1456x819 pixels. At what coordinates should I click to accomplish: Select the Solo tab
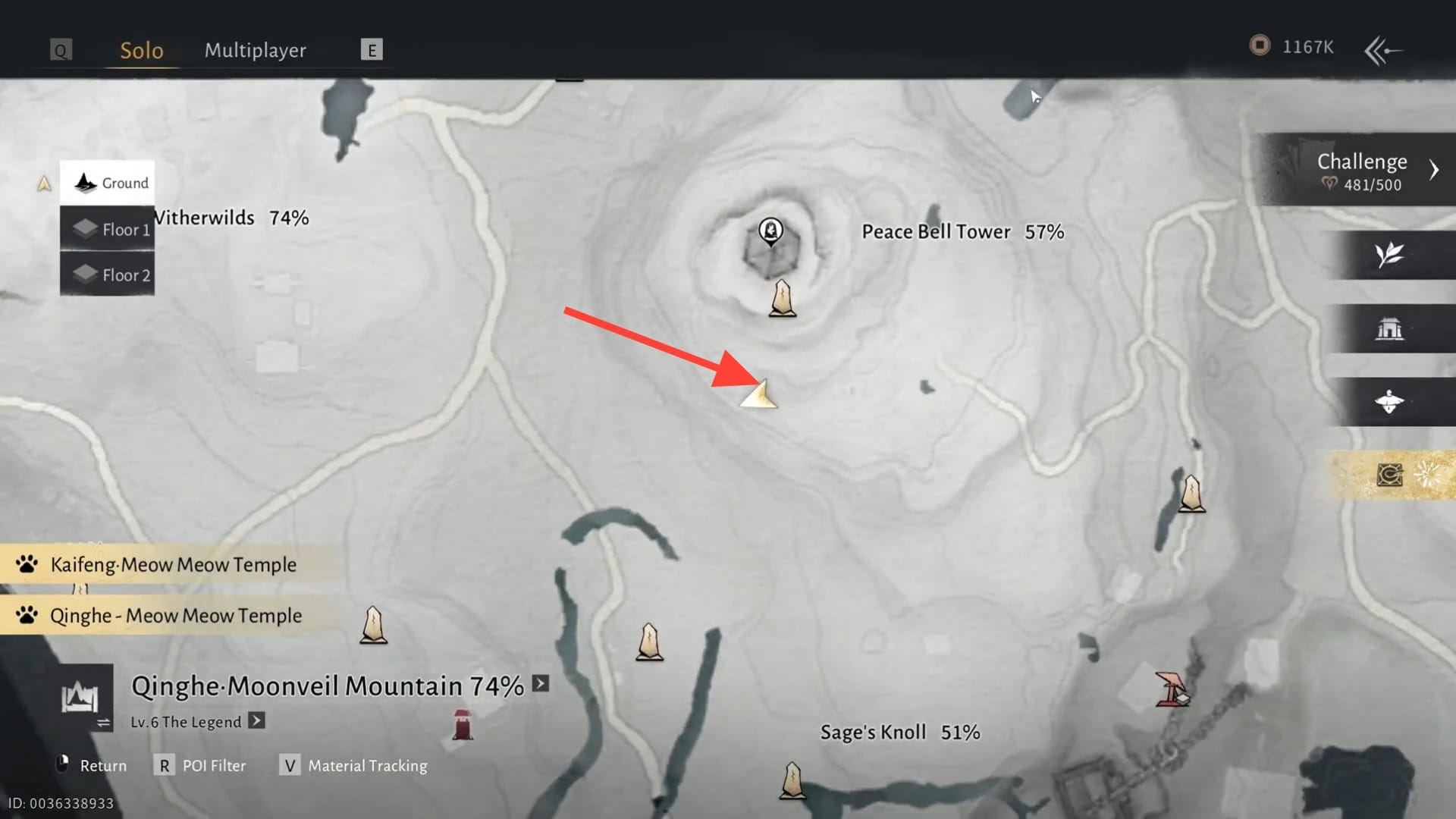click(x=142, y=50)
